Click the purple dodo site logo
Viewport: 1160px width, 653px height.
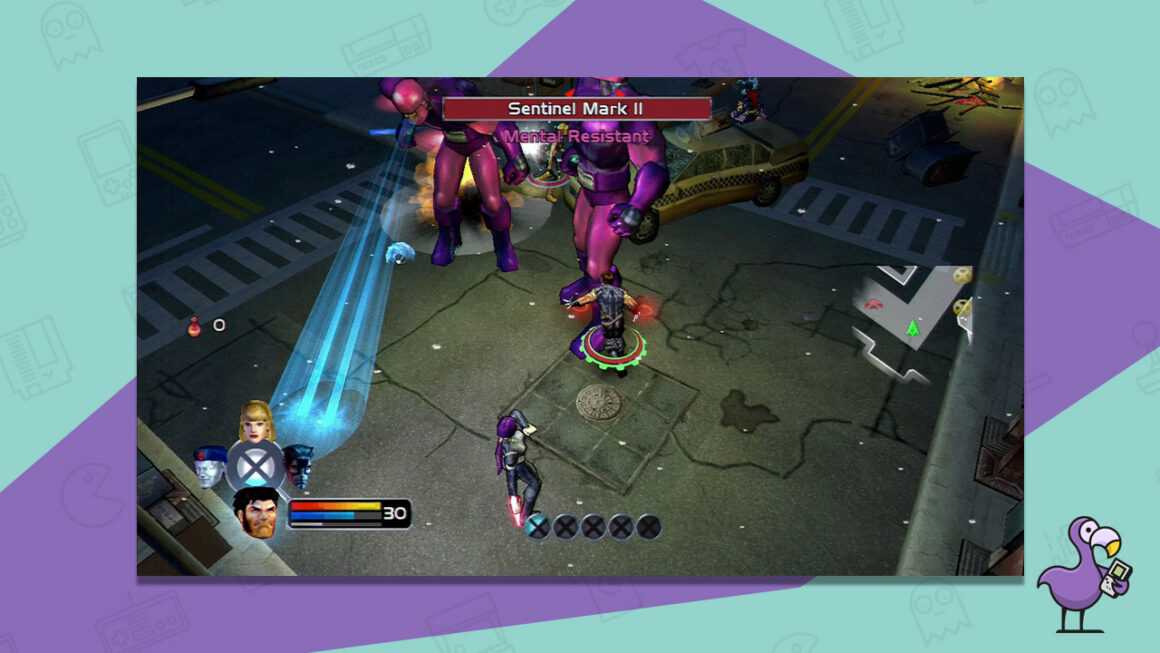pyautogui.click(x=1083, y=572)
